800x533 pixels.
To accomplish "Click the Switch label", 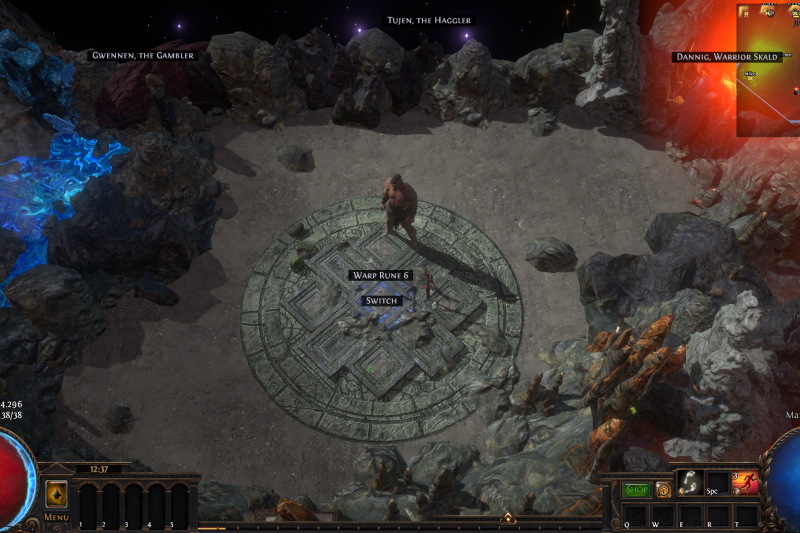I will point(382,300).
